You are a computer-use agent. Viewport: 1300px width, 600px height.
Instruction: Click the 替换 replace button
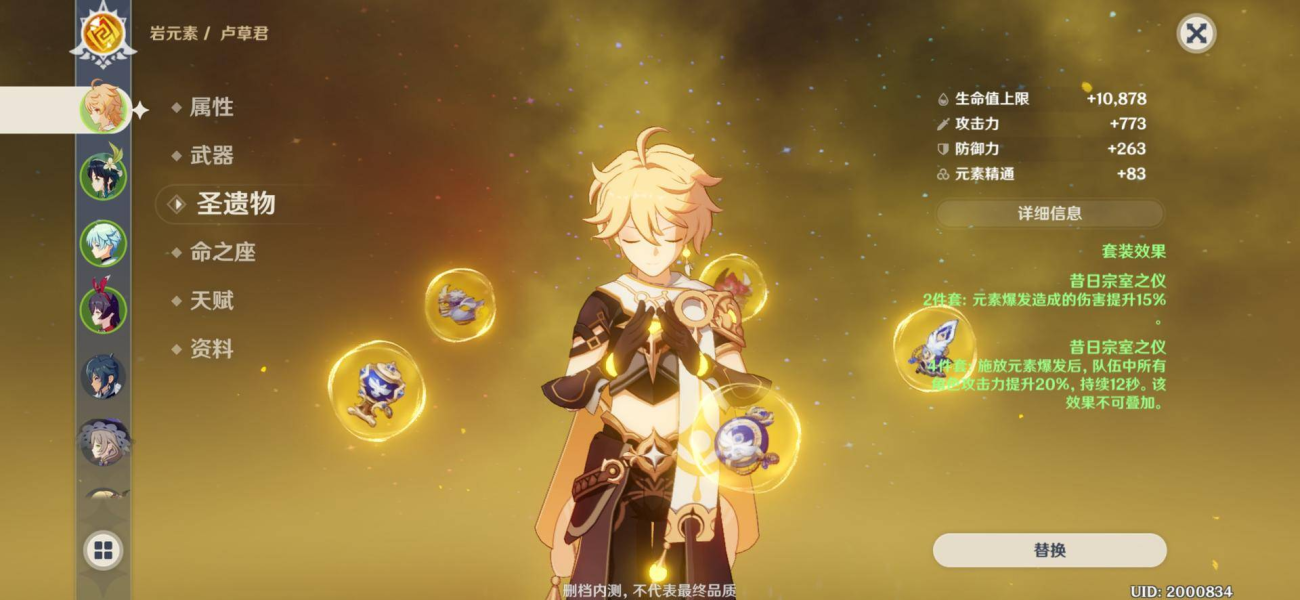[1050, 550]
